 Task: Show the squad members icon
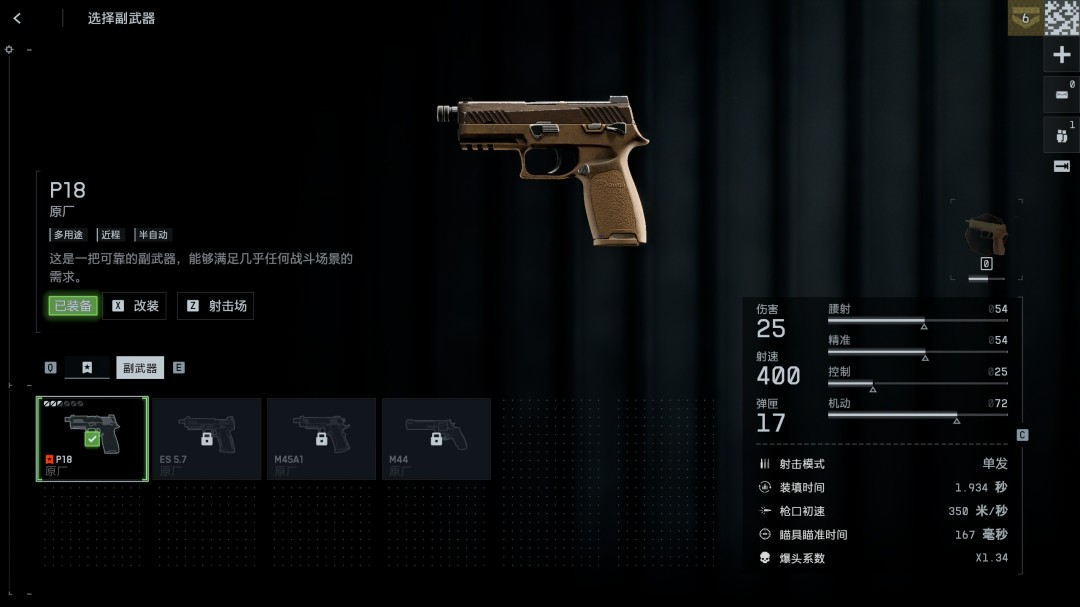pos(1062,135)
